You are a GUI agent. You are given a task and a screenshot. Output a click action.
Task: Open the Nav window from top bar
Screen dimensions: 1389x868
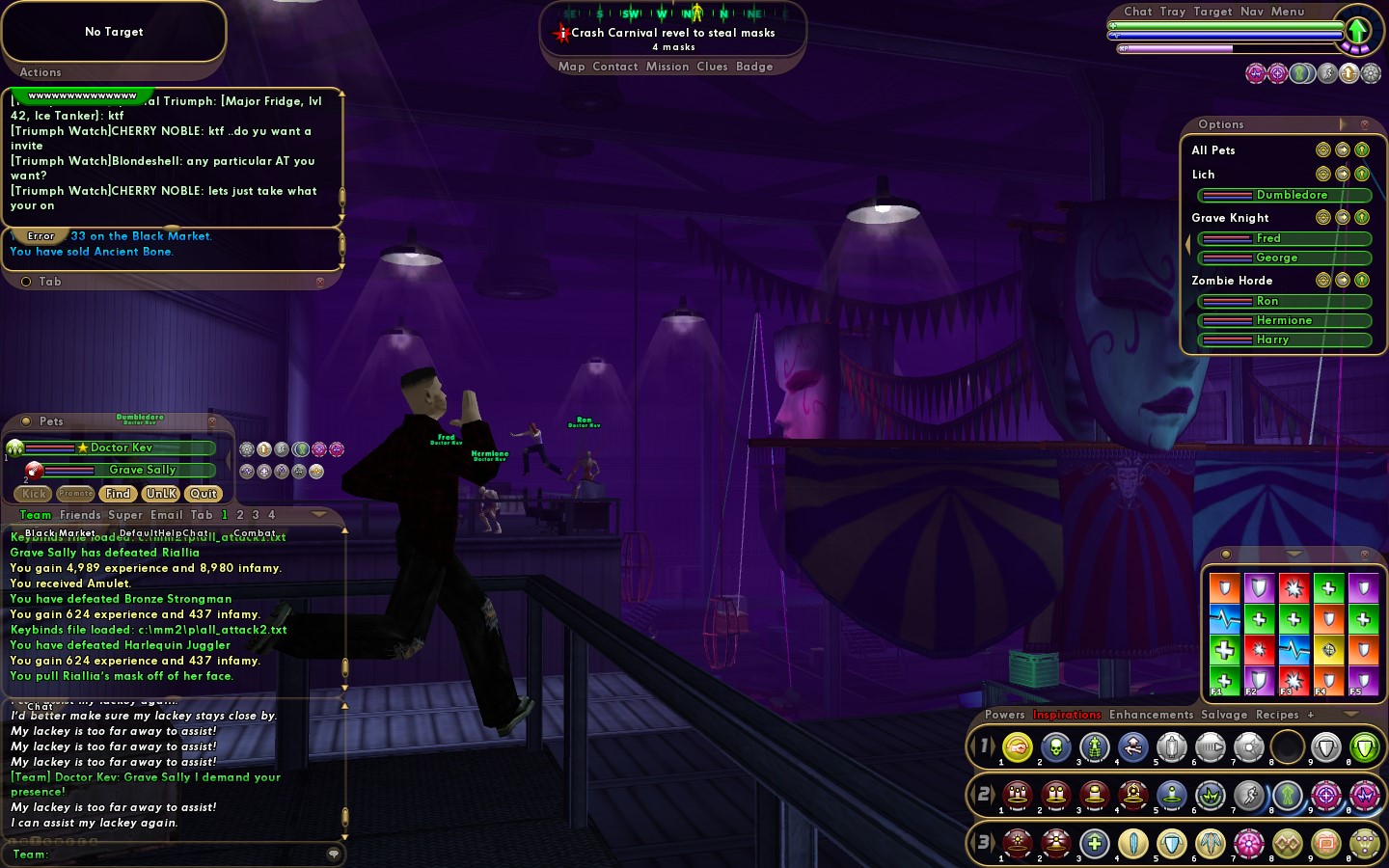(x=1251, y=12)
